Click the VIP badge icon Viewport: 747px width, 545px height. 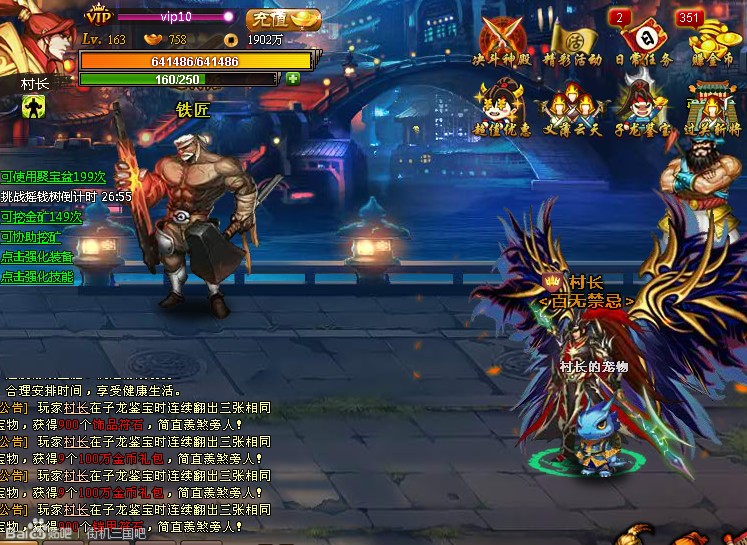click(x=98, y=16)
